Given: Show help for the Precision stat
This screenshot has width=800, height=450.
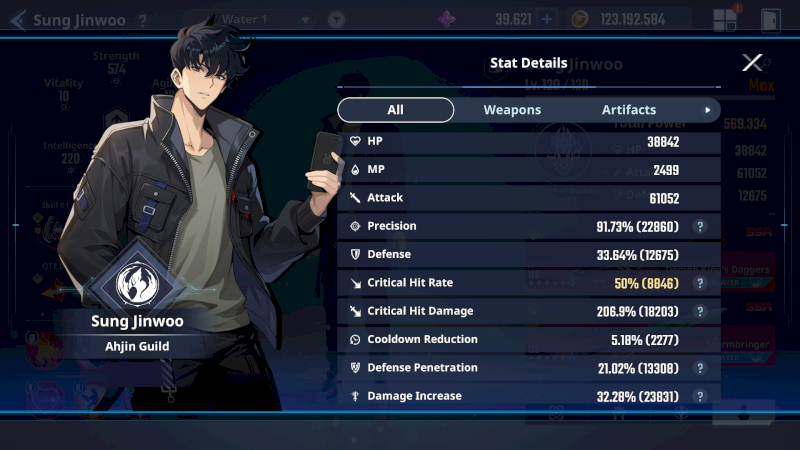Looking at the screenshot, I should [x=702, y=227].
